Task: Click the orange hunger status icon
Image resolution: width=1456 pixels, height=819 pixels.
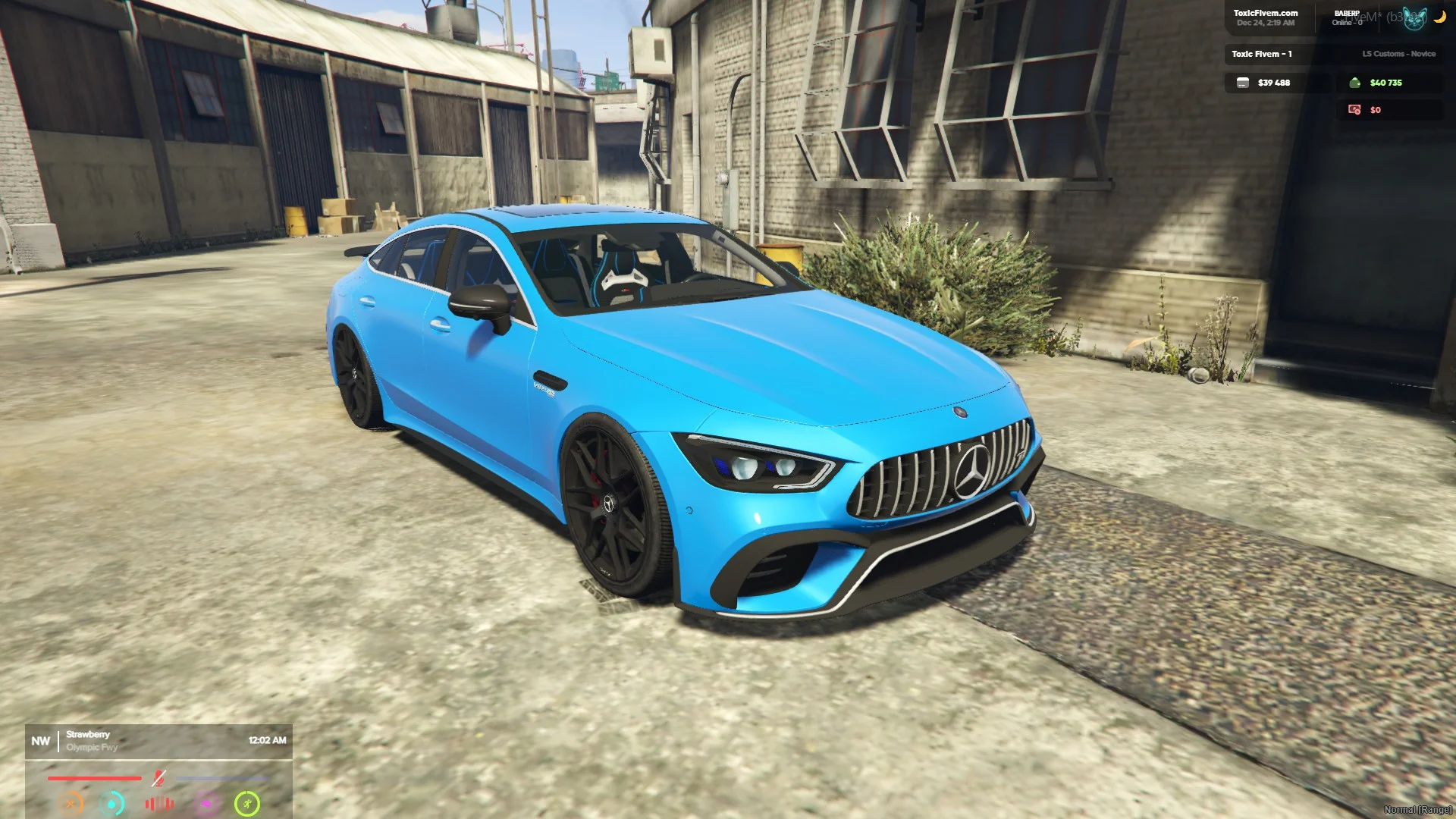Action: coord(72,803)
